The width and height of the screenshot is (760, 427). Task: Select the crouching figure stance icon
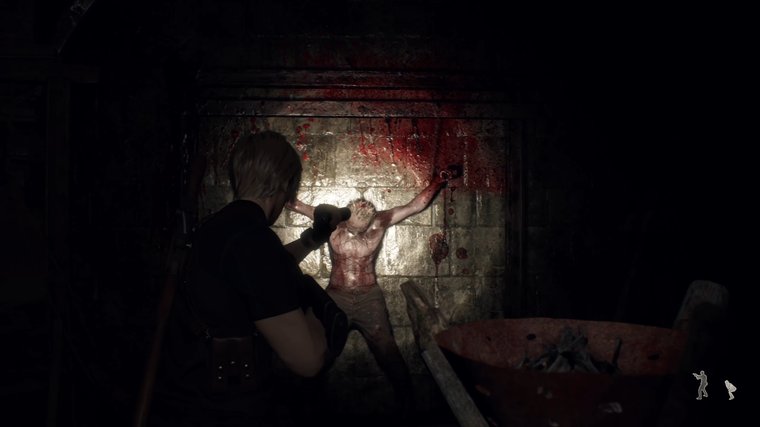click(x=730, y=389)
